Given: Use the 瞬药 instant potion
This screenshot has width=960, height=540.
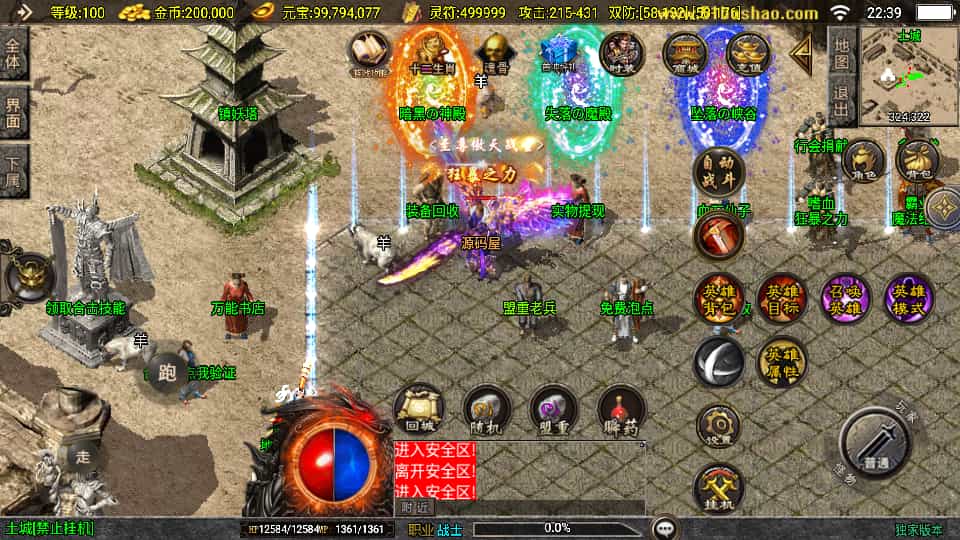Looking at the screenshot, I should (x=622, y=410).
